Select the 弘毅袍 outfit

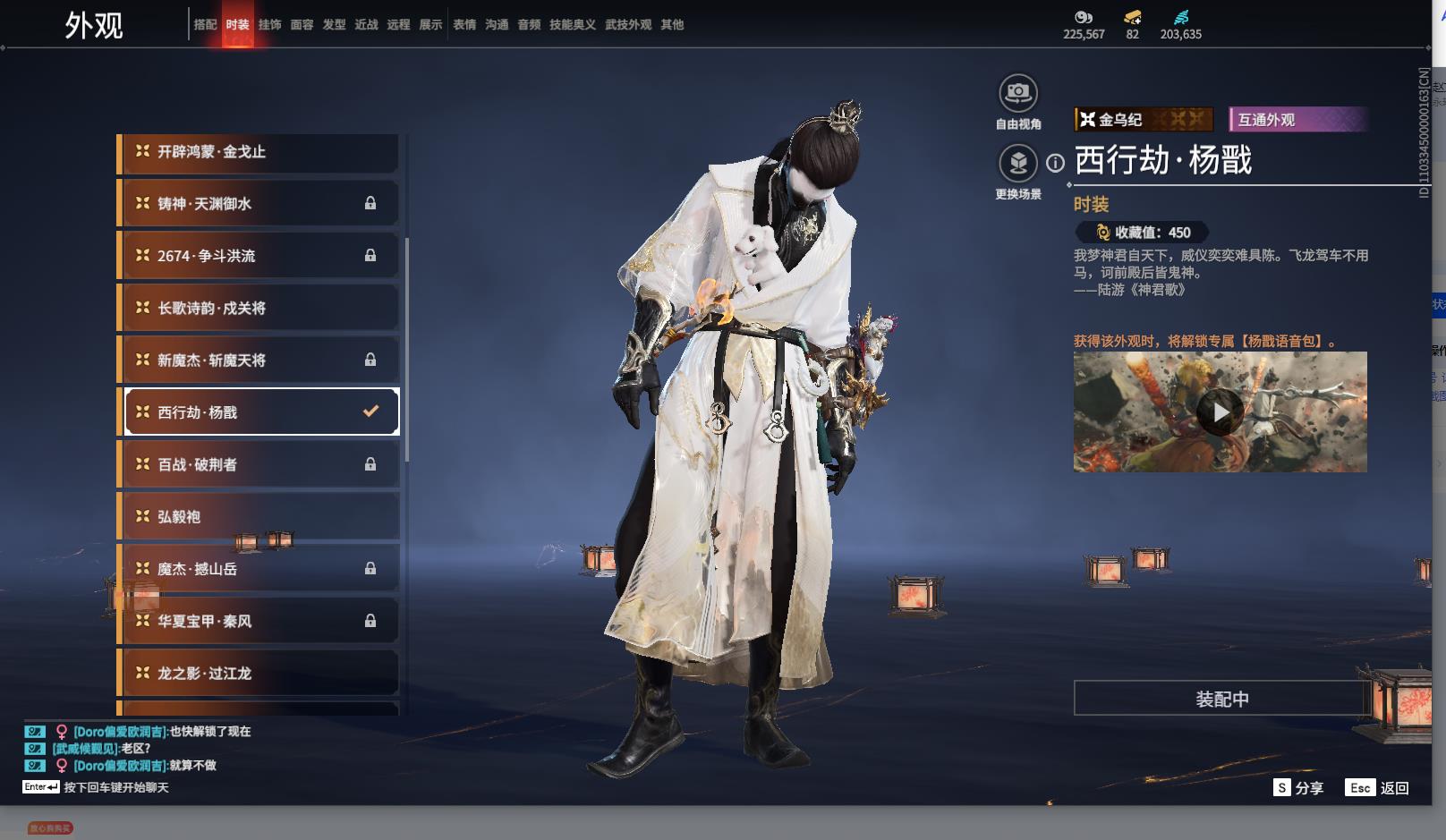[259, 517]
